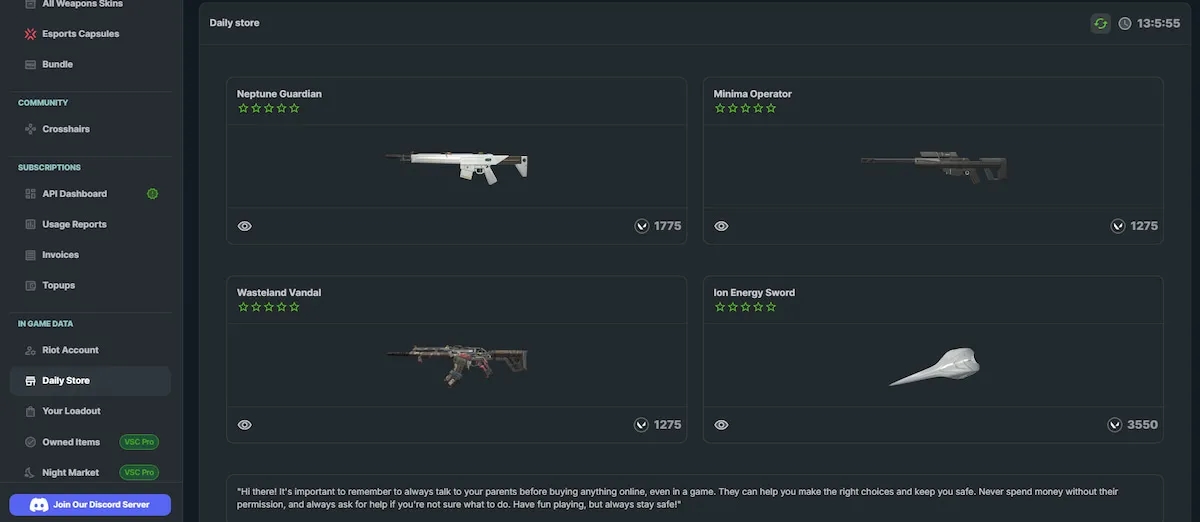Open the Invoices page

pyautogui.click(x=60, y=255)
